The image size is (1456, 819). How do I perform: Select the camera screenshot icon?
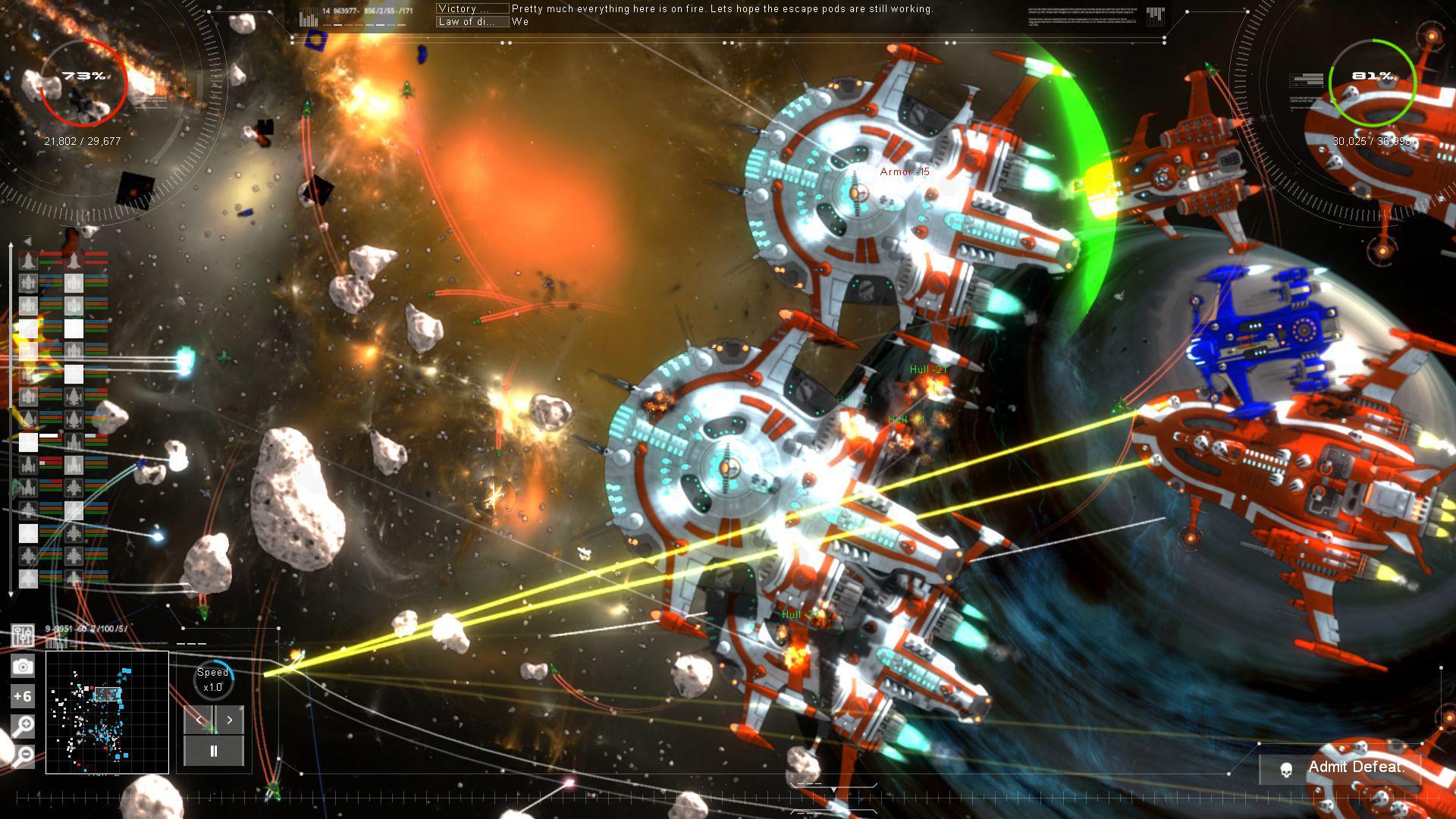click(x=23, y=665)
